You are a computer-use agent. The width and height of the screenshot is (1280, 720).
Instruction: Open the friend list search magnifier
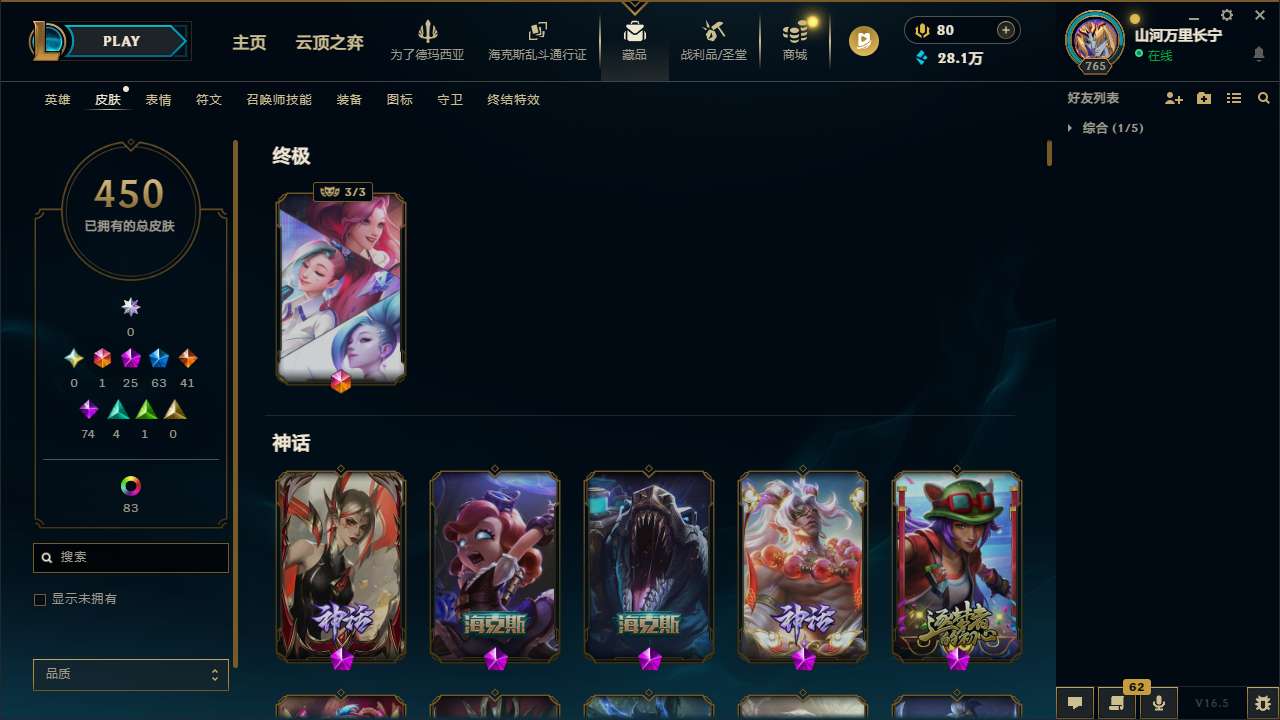pyautogui.click(x=1264, y=98)
